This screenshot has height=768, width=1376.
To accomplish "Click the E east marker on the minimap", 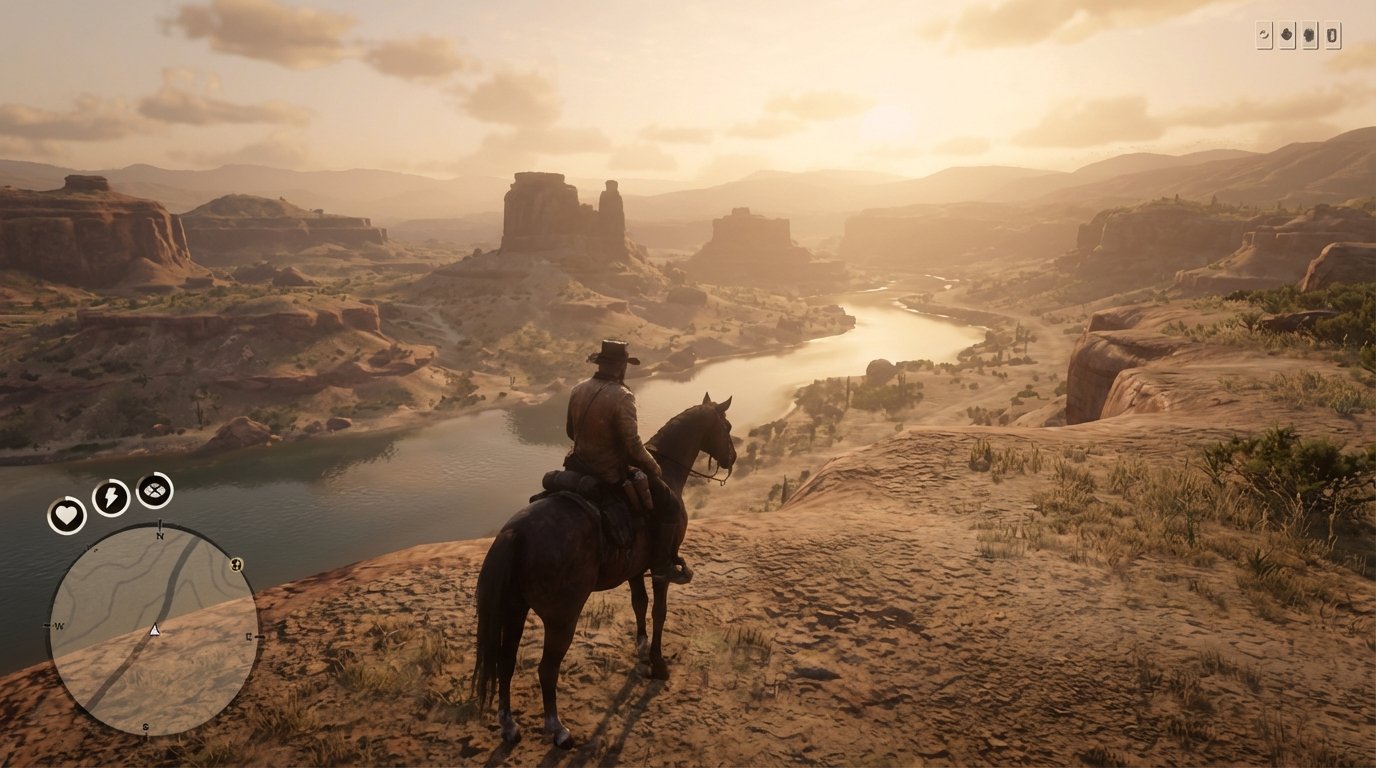I will [x=248, y=636].
